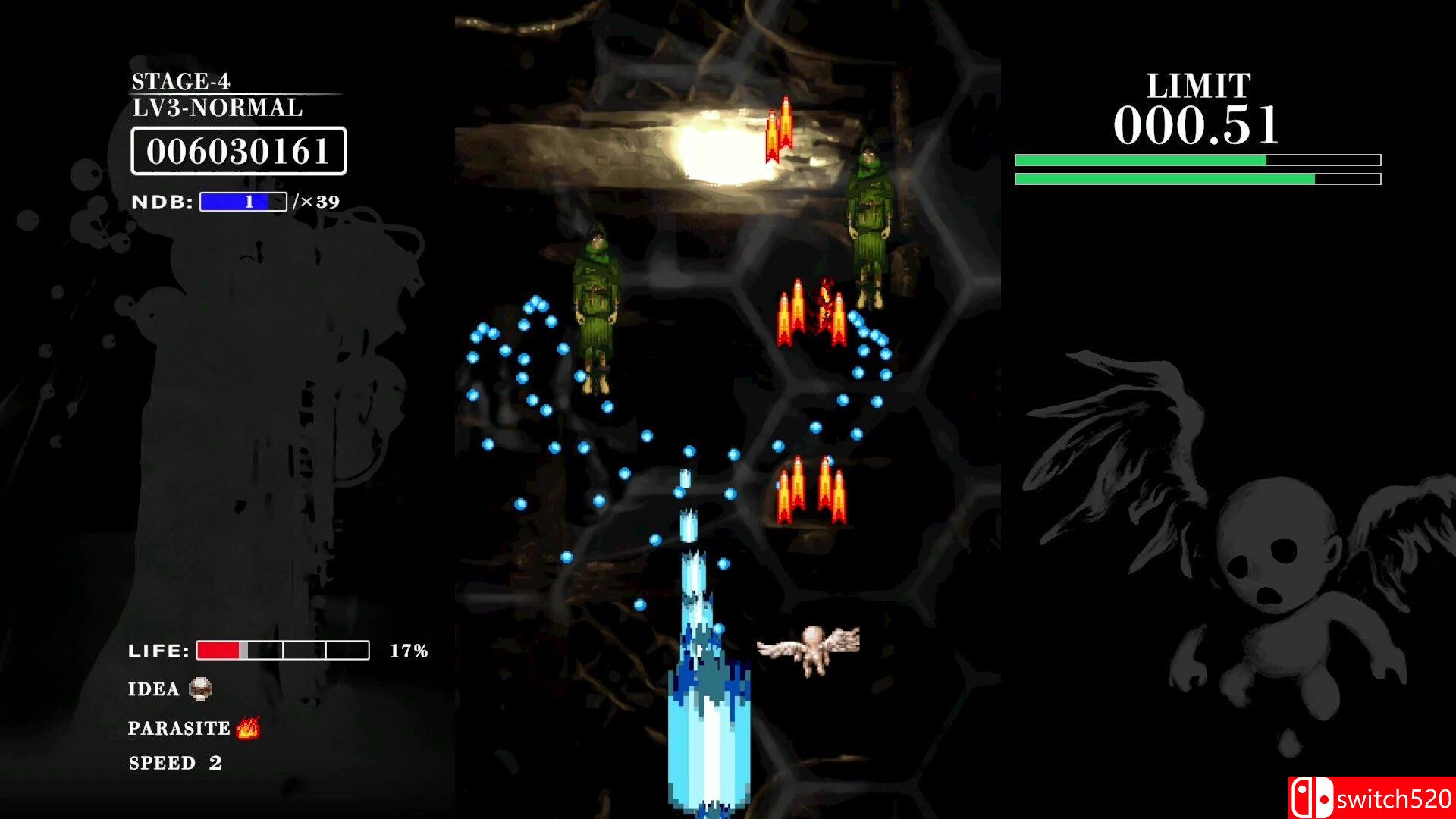This screenshot has width=1456, height=819.
Task: Click the IDEA skull icon
Action: pyautogui.click(x=199, y=690)
